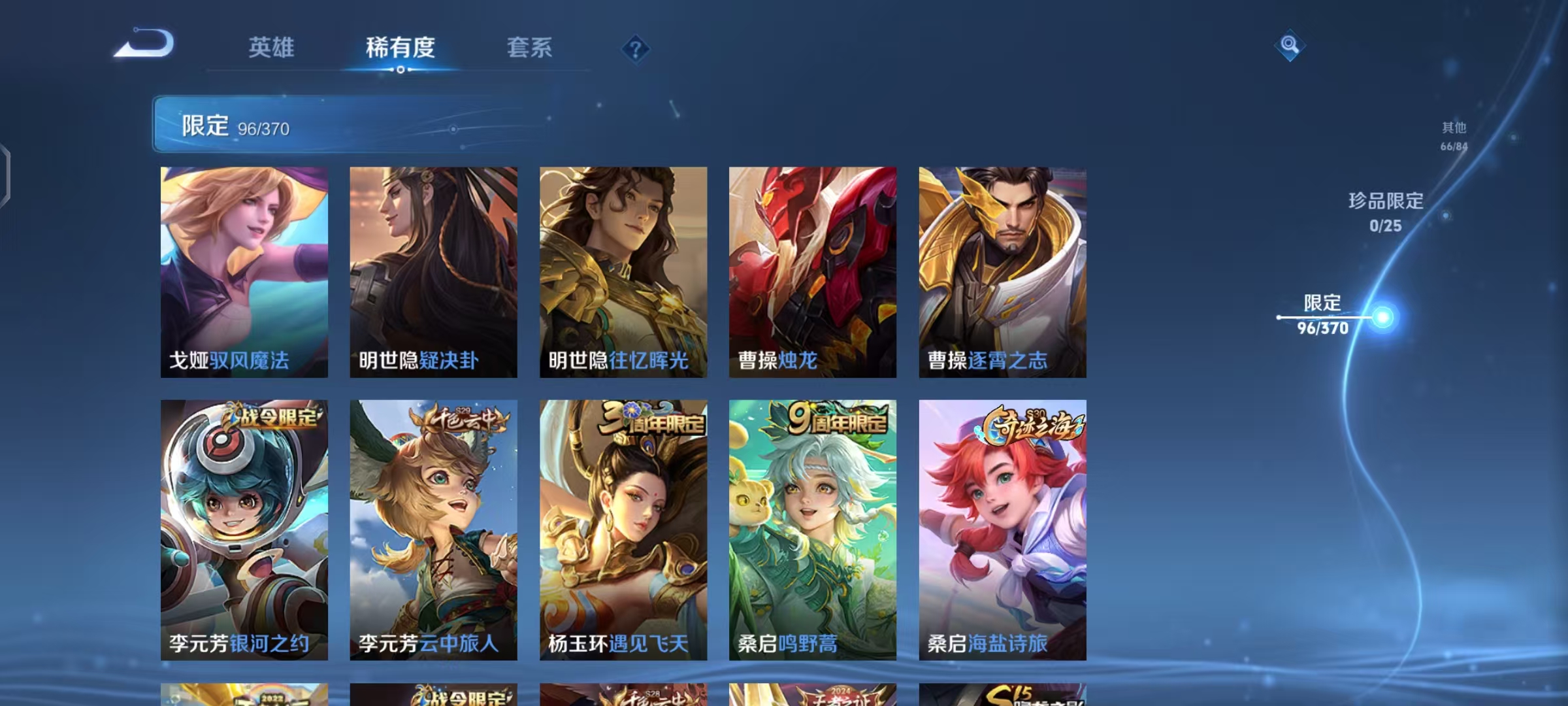Select the 戈娅驭风魔法 skin card
Viewport: 1568px width, 706px height.
pyautogui.click(x=244, y=271)
